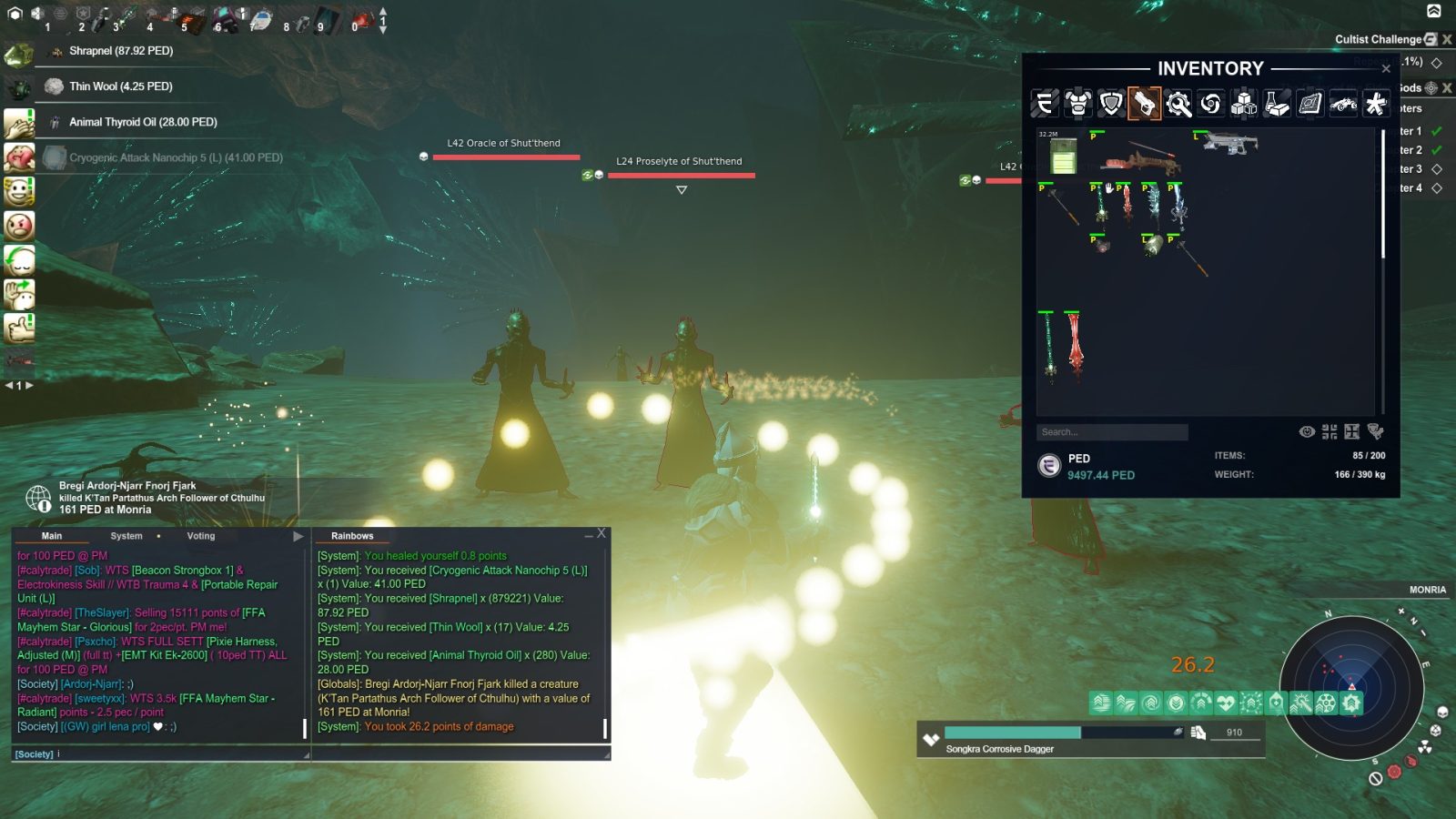Viewport: 1456px width, 819px height.
Task: Select the miscellaneous star filter icon
Action: click(1376, 104)
